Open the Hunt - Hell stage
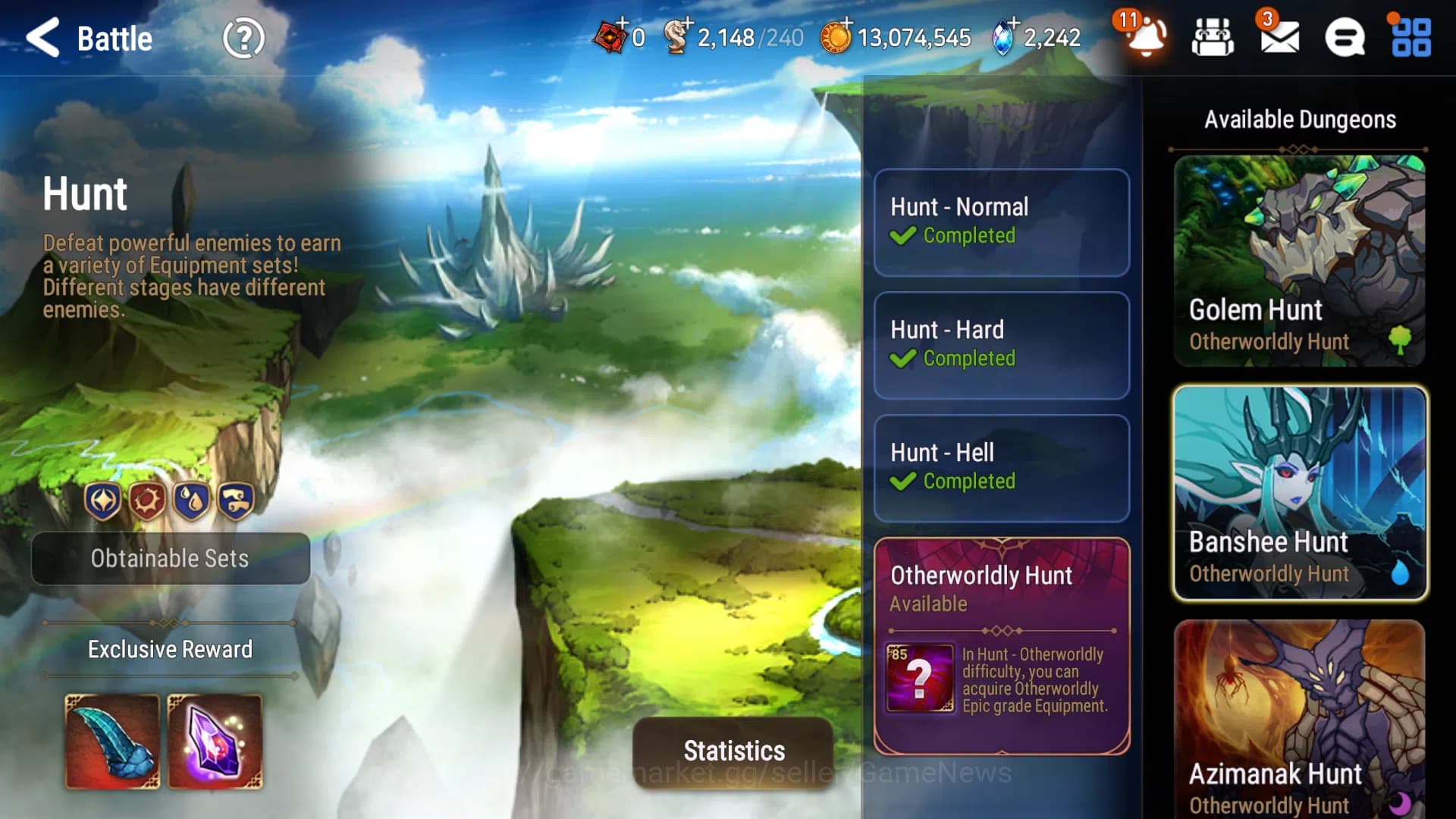The width and height of the screenshot is (1456, 819). 1001,468
